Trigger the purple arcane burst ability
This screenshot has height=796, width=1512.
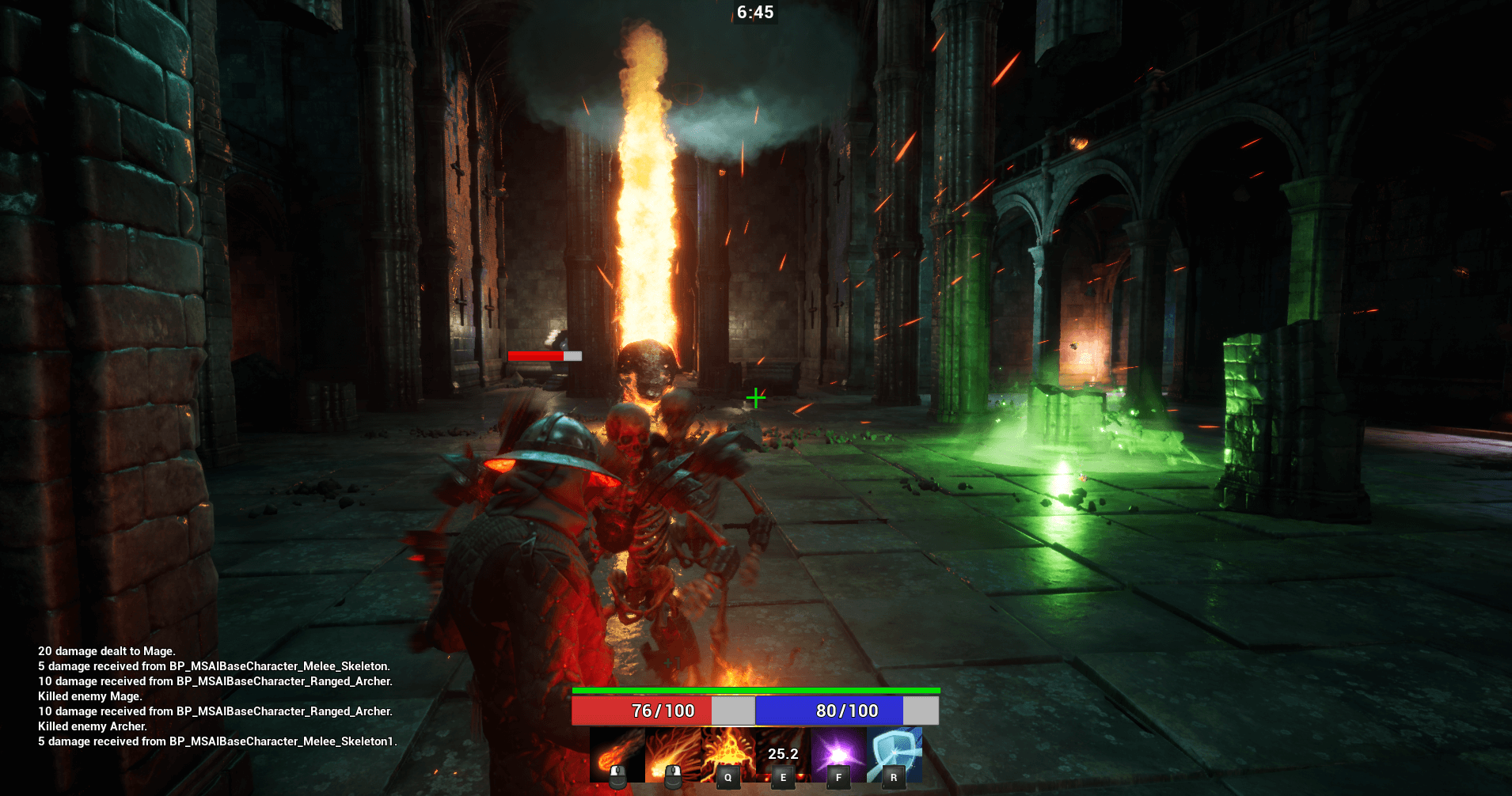[838, 756]
